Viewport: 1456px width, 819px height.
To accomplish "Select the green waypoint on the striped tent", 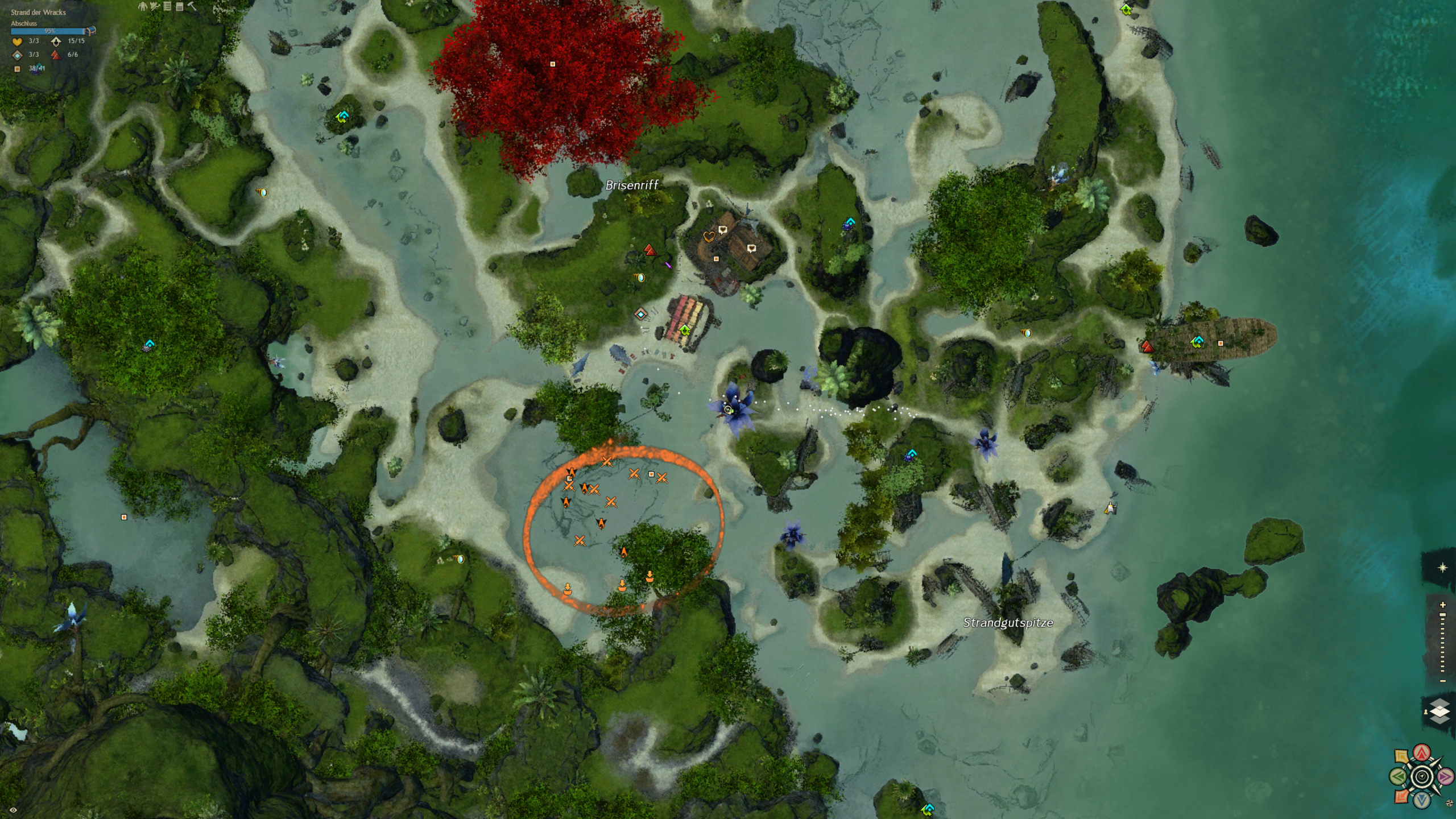I will 685,330.
